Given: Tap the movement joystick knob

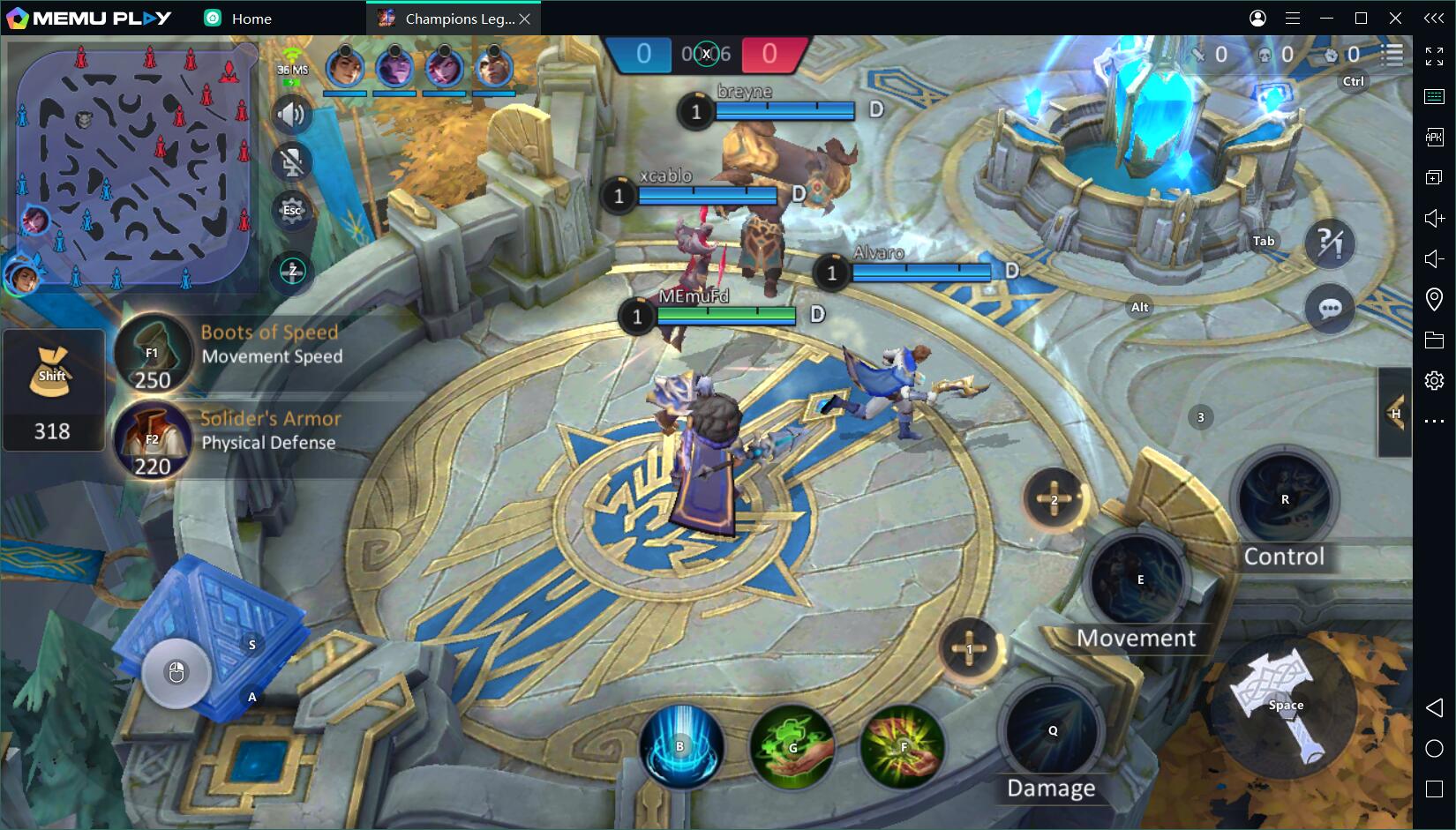Looking at the screenshot, I should pos(176,673).
